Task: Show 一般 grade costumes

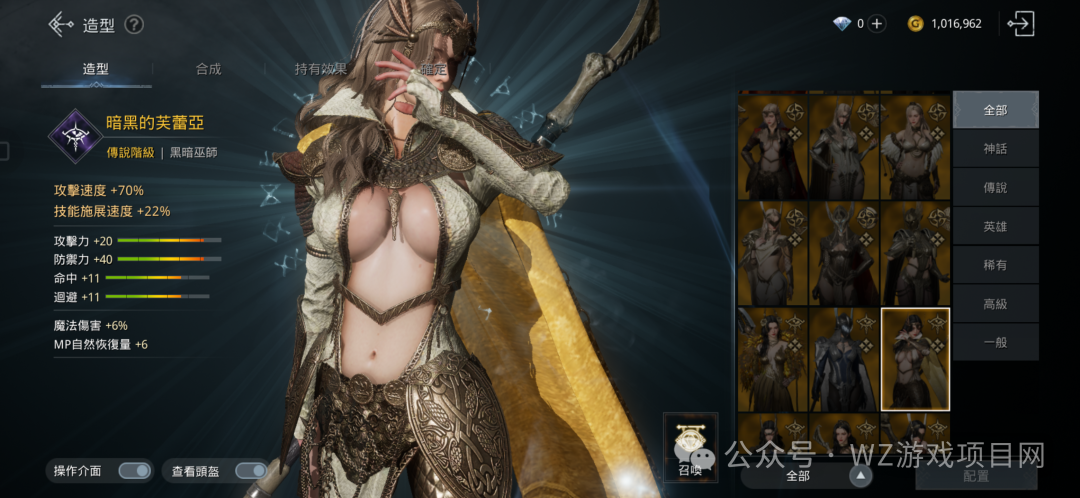Action: [995, 342]
